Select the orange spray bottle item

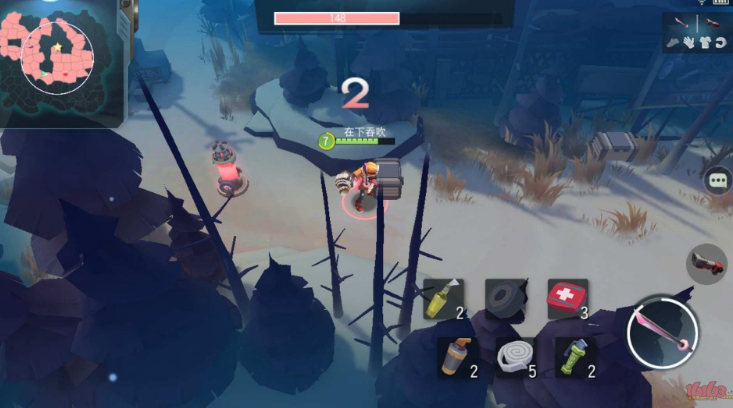coord(455,356)
